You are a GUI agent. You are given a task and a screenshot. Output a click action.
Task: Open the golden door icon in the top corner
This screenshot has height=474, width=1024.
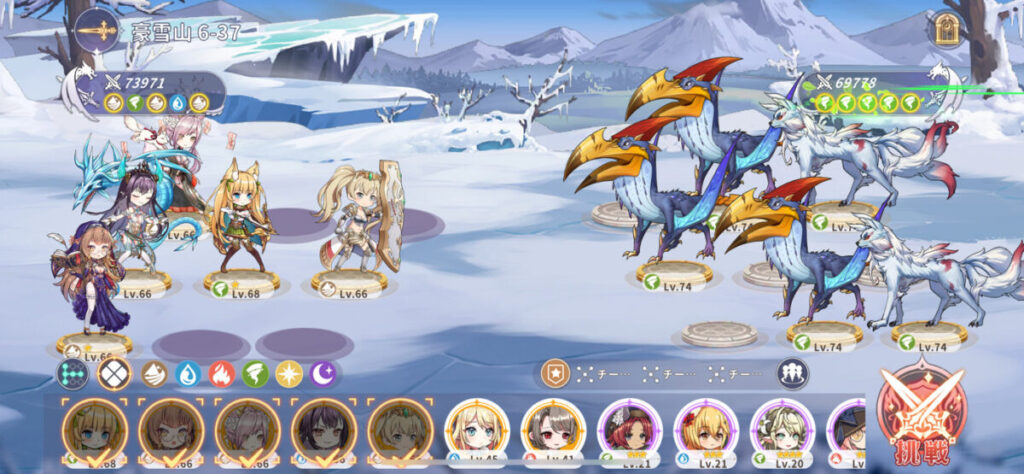[x=942, y=31]
